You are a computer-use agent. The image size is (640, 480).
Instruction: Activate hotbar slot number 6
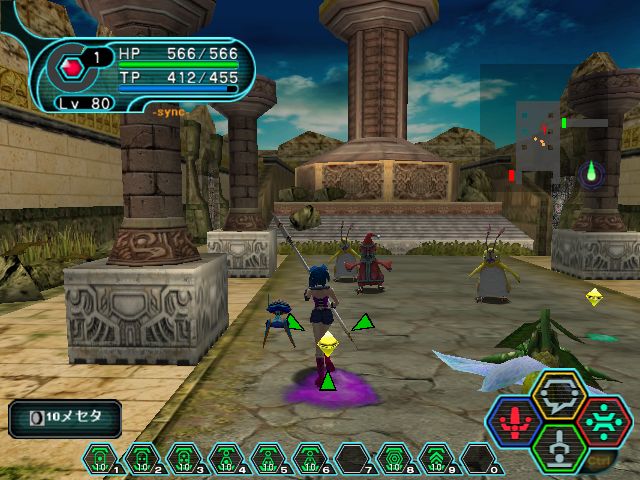tap(310, 459)
